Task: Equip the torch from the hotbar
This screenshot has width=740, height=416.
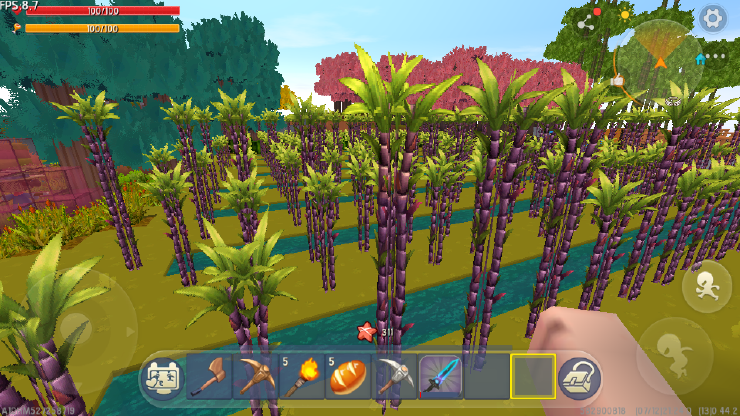Action: click(x=301, y=377)
